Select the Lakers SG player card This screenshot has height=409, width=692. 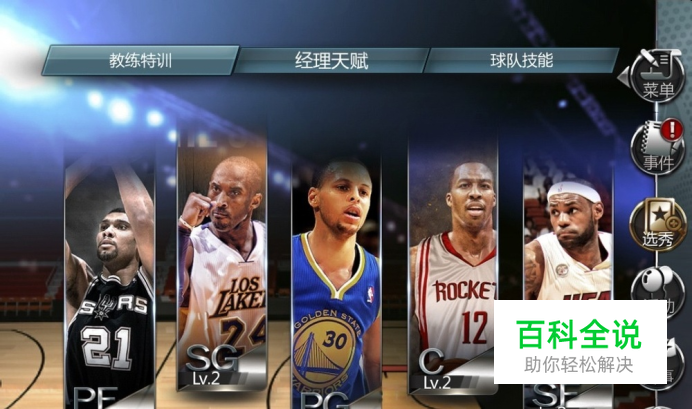point(222,265)
